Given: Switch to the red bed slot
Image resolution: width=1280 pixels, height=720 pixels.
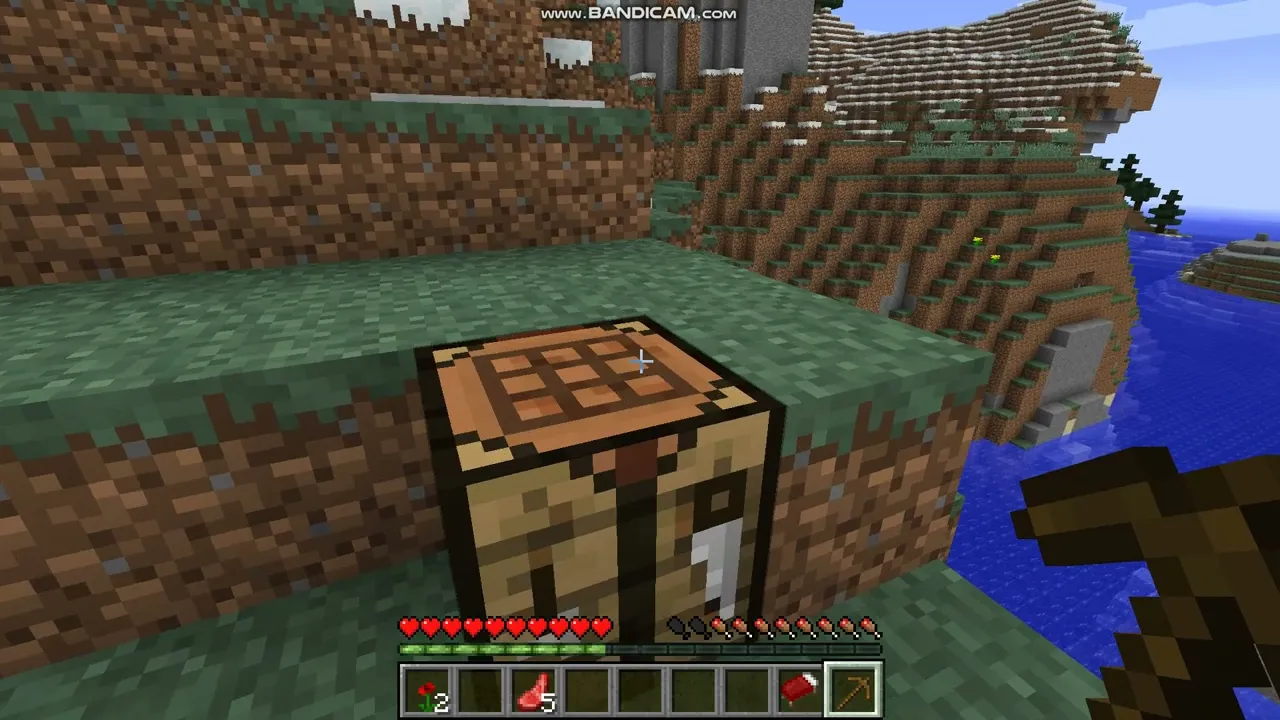Looking at the screenshot, I should click(799, 691).
